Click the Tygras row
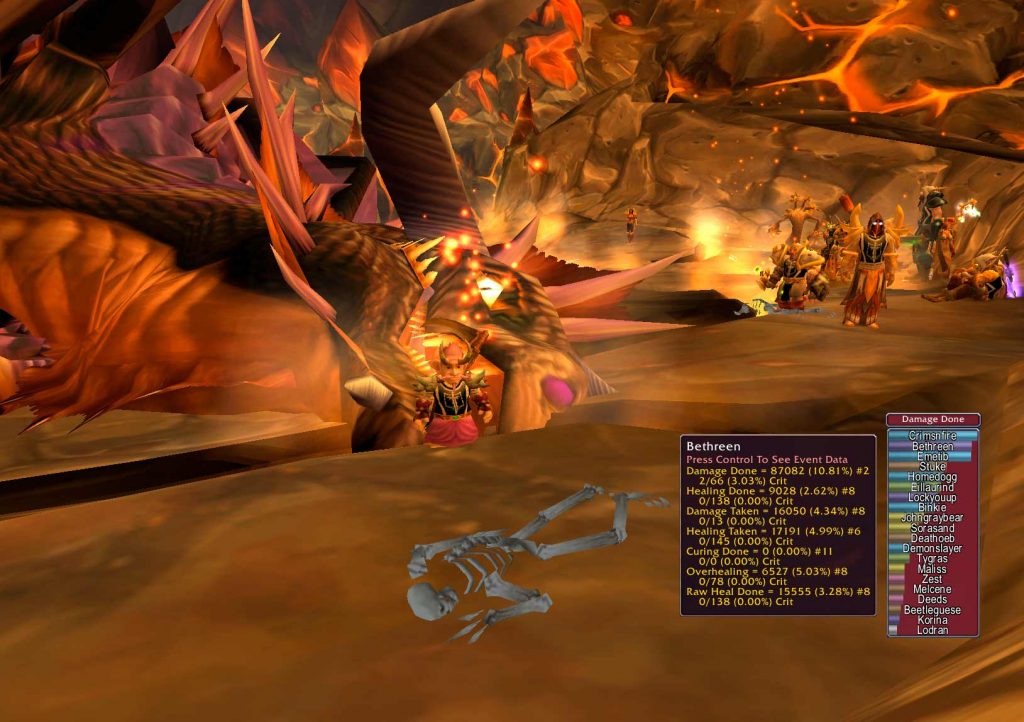The height and width of the screenshot is (722, 1024). [932, 559]
